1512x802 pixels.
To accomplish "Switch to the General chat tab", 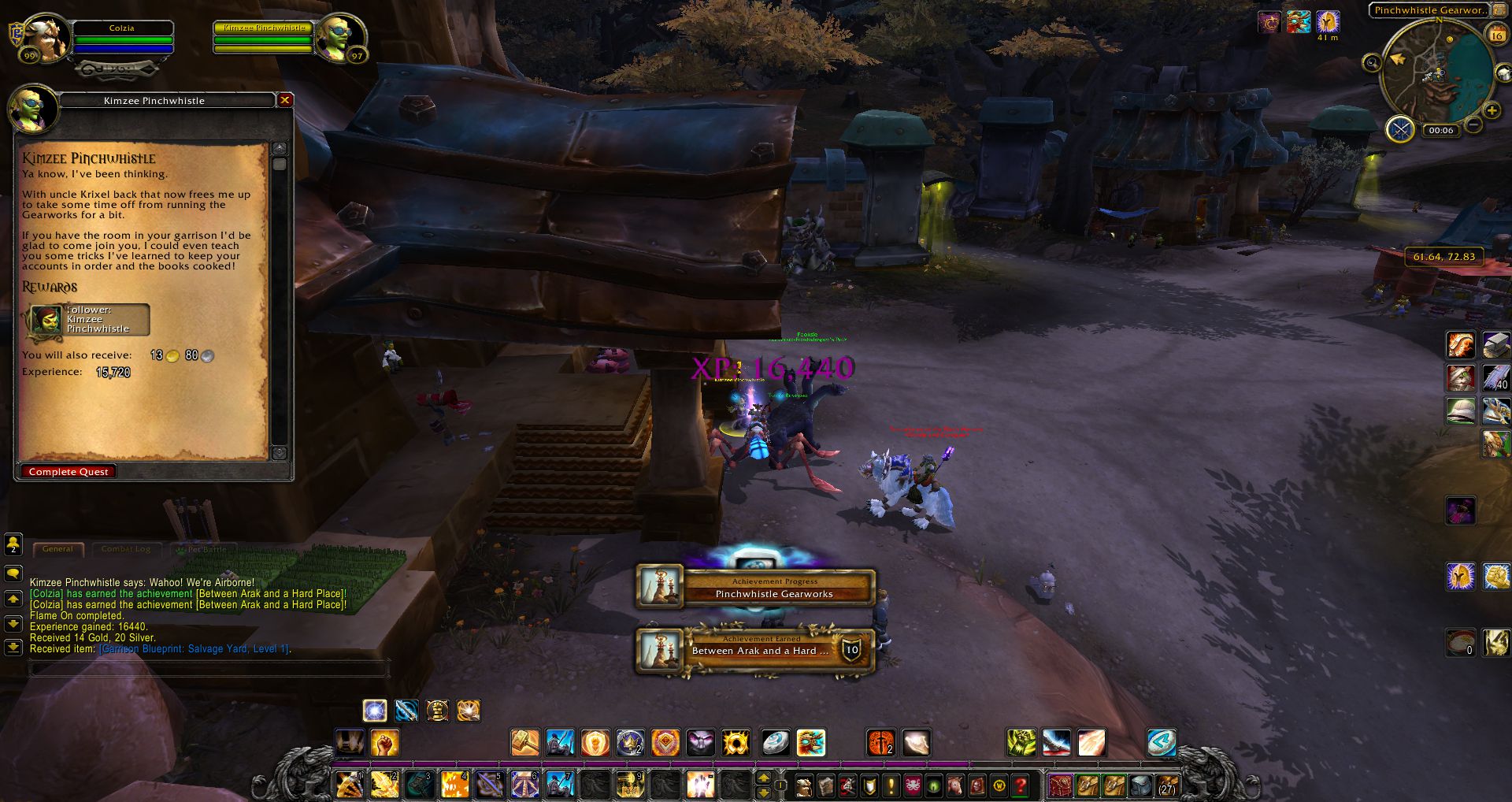I will click(57, 549).
